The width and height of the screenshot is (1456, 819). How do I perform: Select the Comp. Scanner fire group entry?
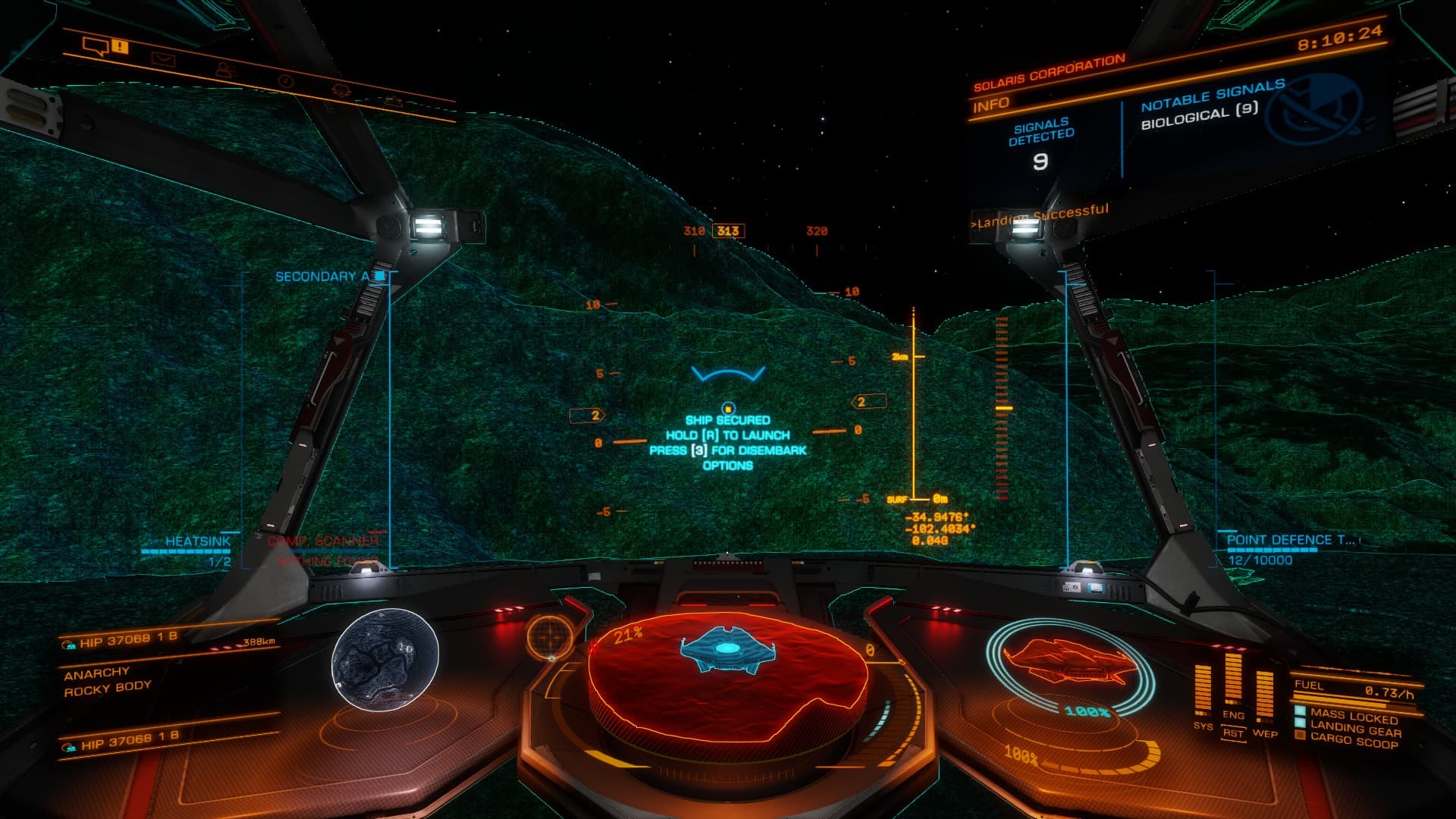[322, 541]
